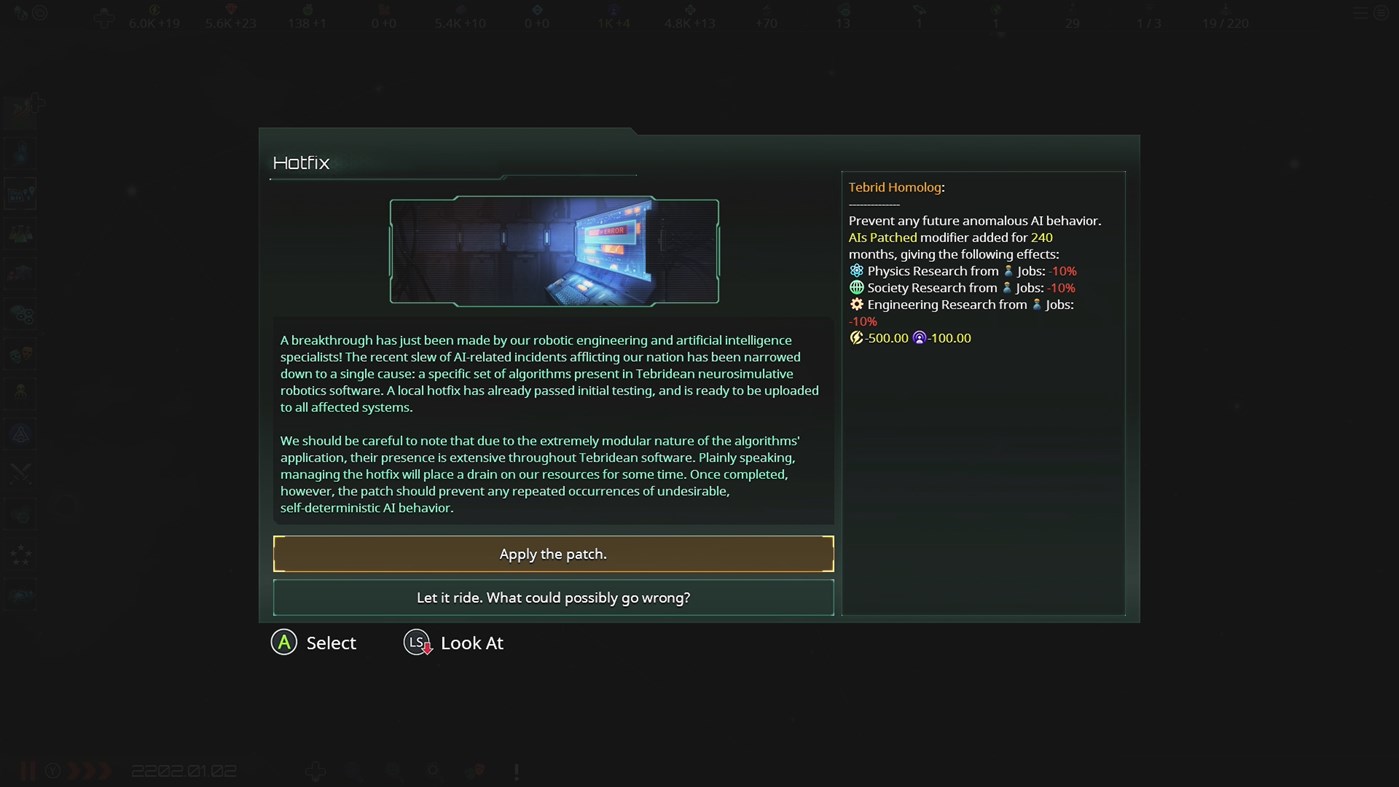Click the contacts icon in the left sidebar
Viewport: 1399px width, 787px height.
coord(22,152)
